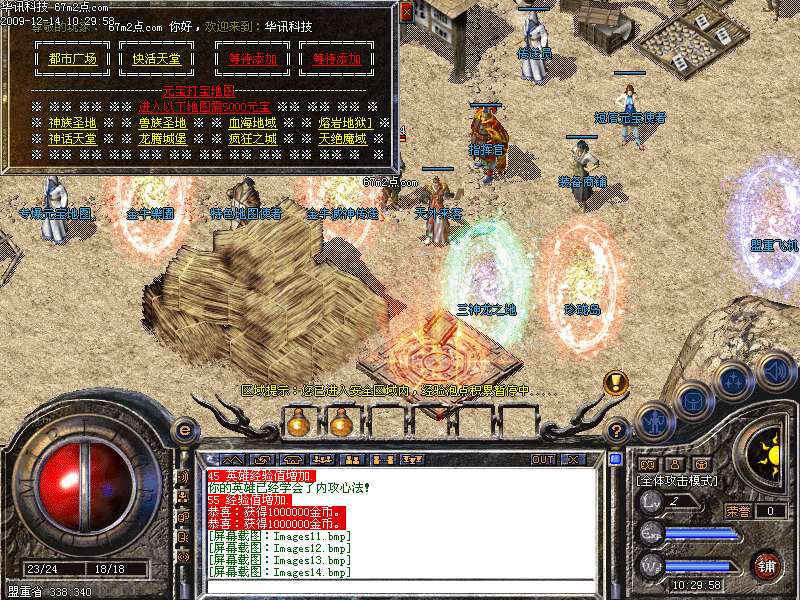Click the round "e" button left of the belt

tap(184, 430)
